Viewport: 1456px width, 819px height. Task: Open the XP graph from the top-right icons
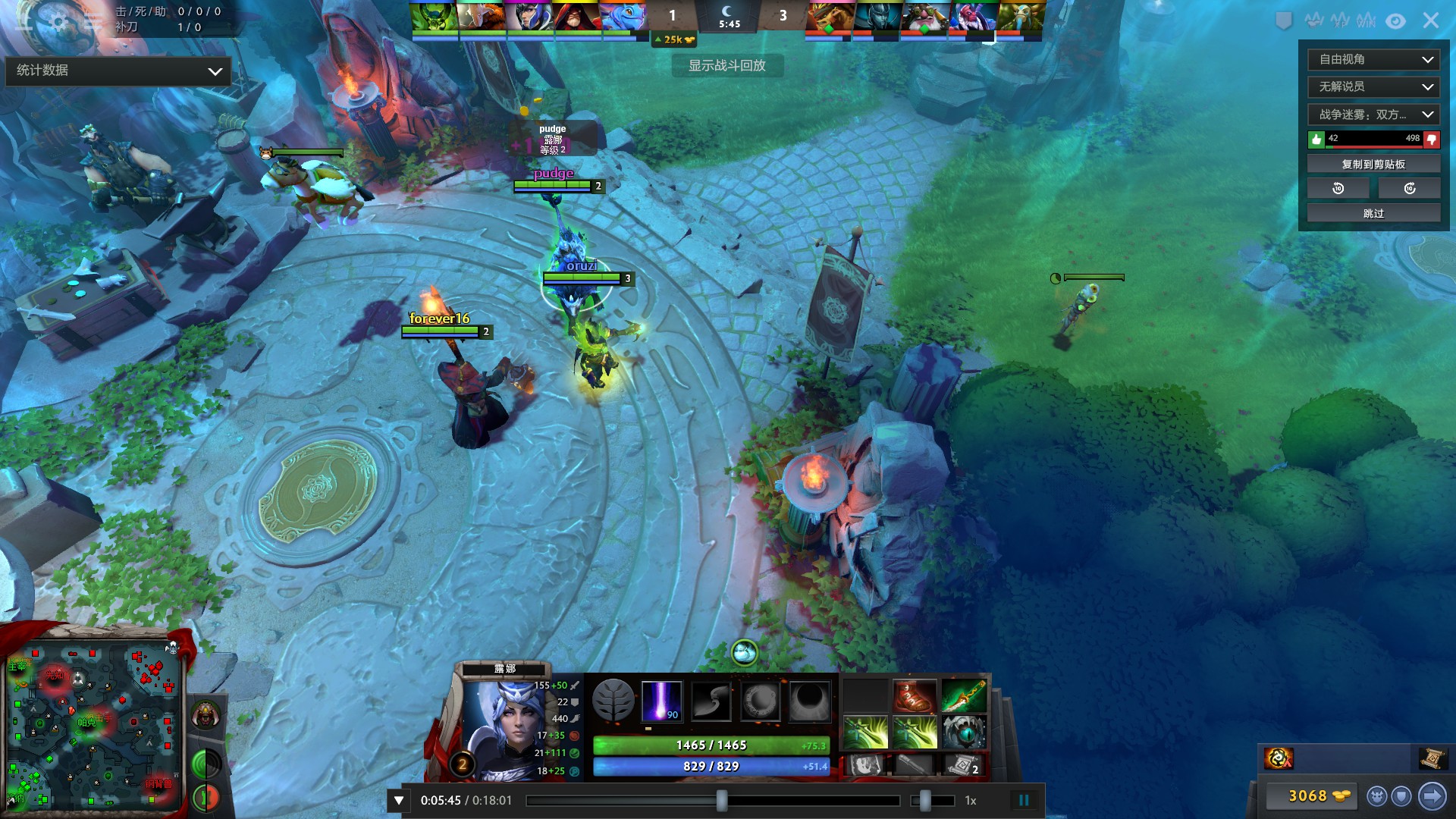[x=1341, y=21]
